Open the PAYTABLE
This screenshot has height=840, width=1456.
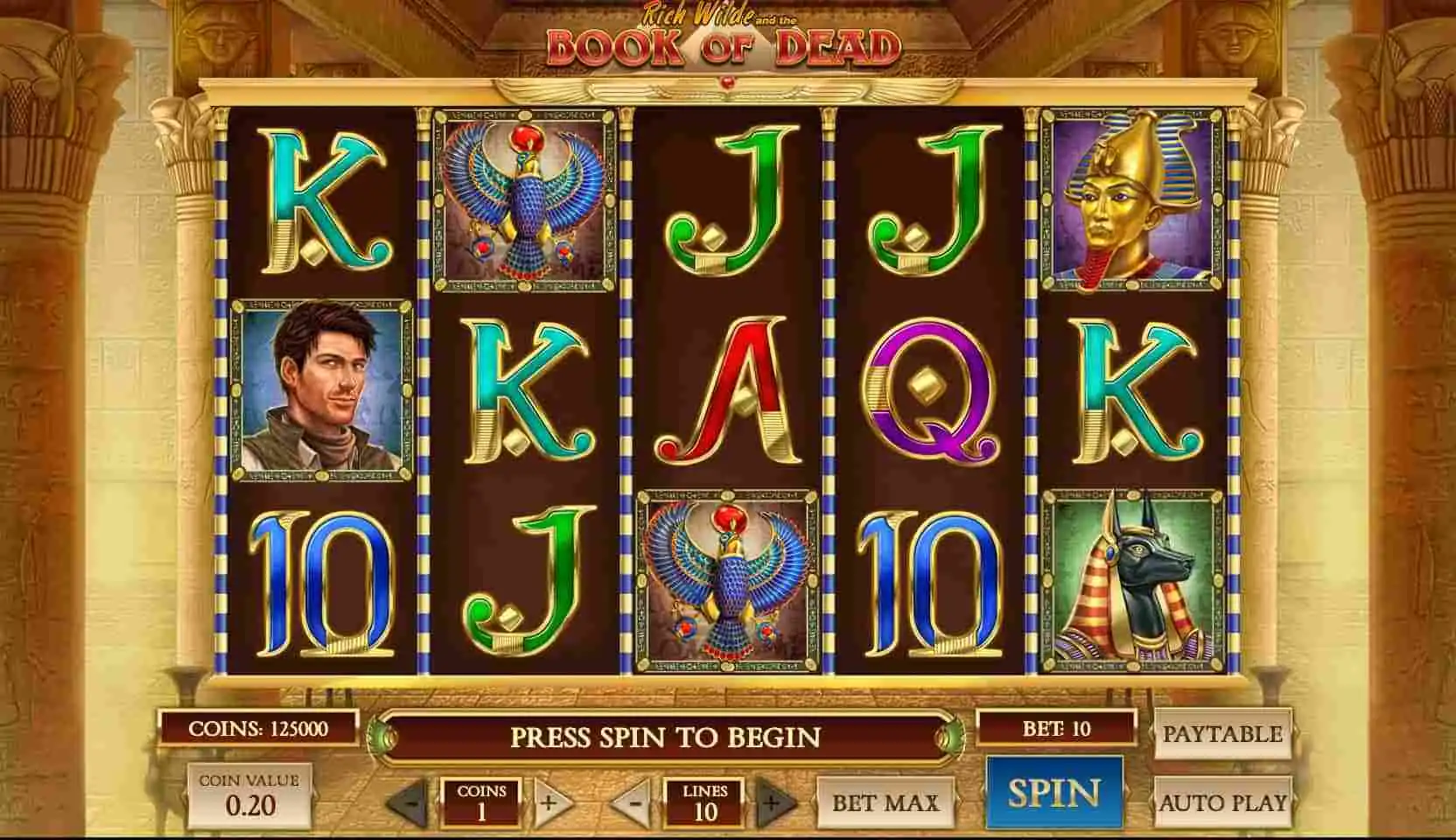pos(1221,733)
